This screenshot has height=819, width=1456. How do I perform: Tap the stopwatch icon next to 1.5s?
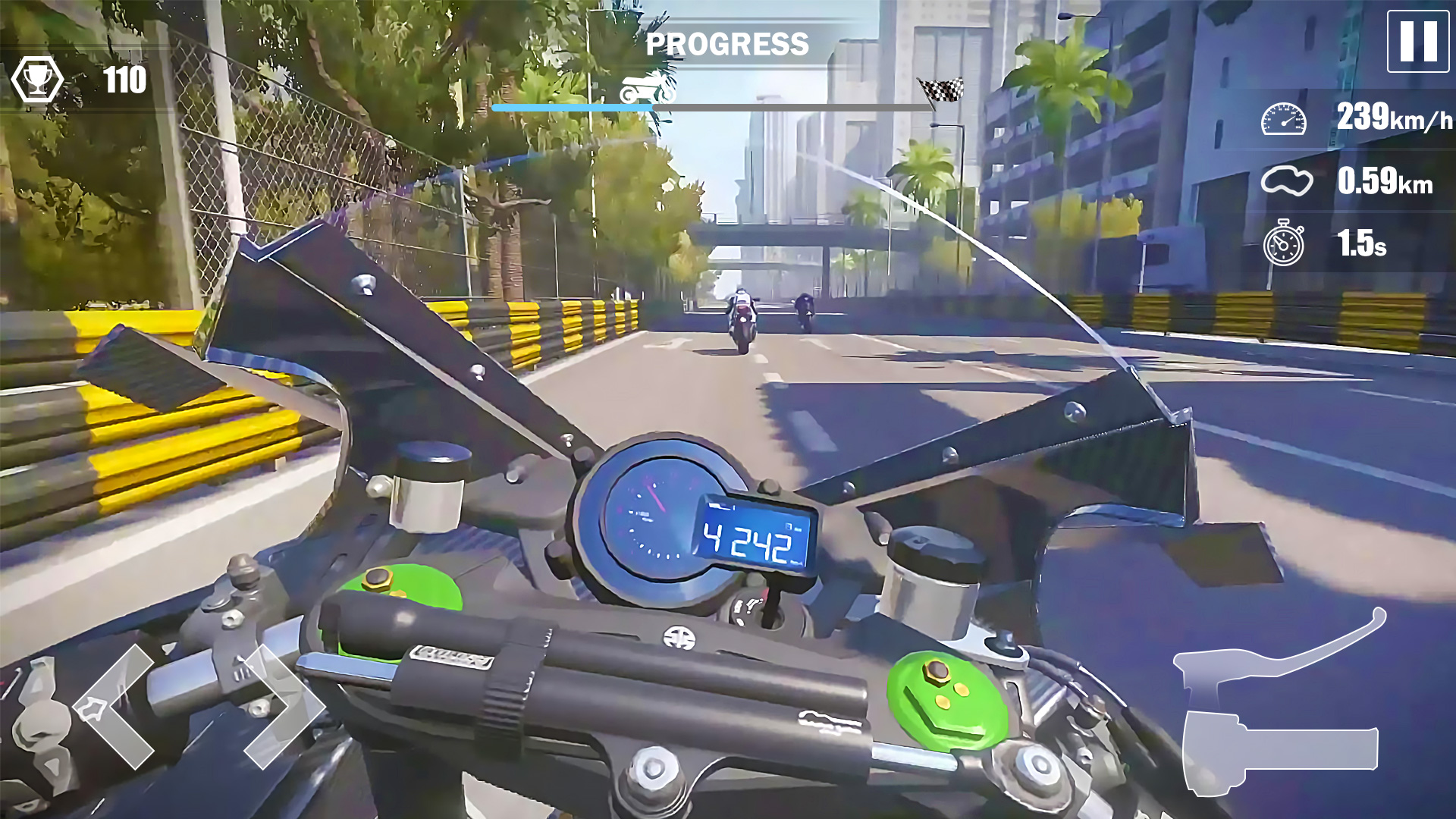pos(1284,244)
